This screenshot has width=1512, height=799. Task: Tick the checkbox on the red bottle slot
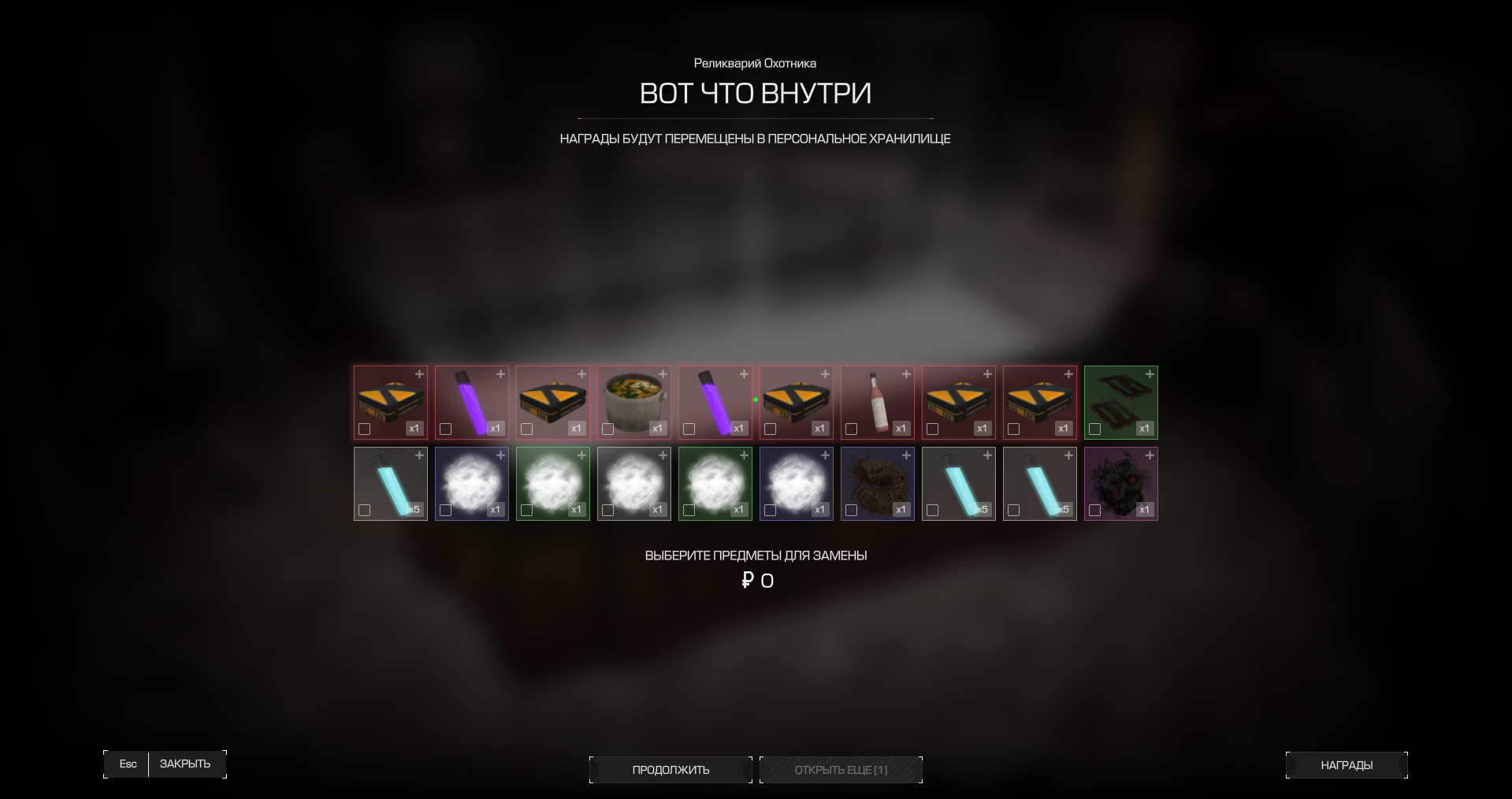tap(852, 429)
